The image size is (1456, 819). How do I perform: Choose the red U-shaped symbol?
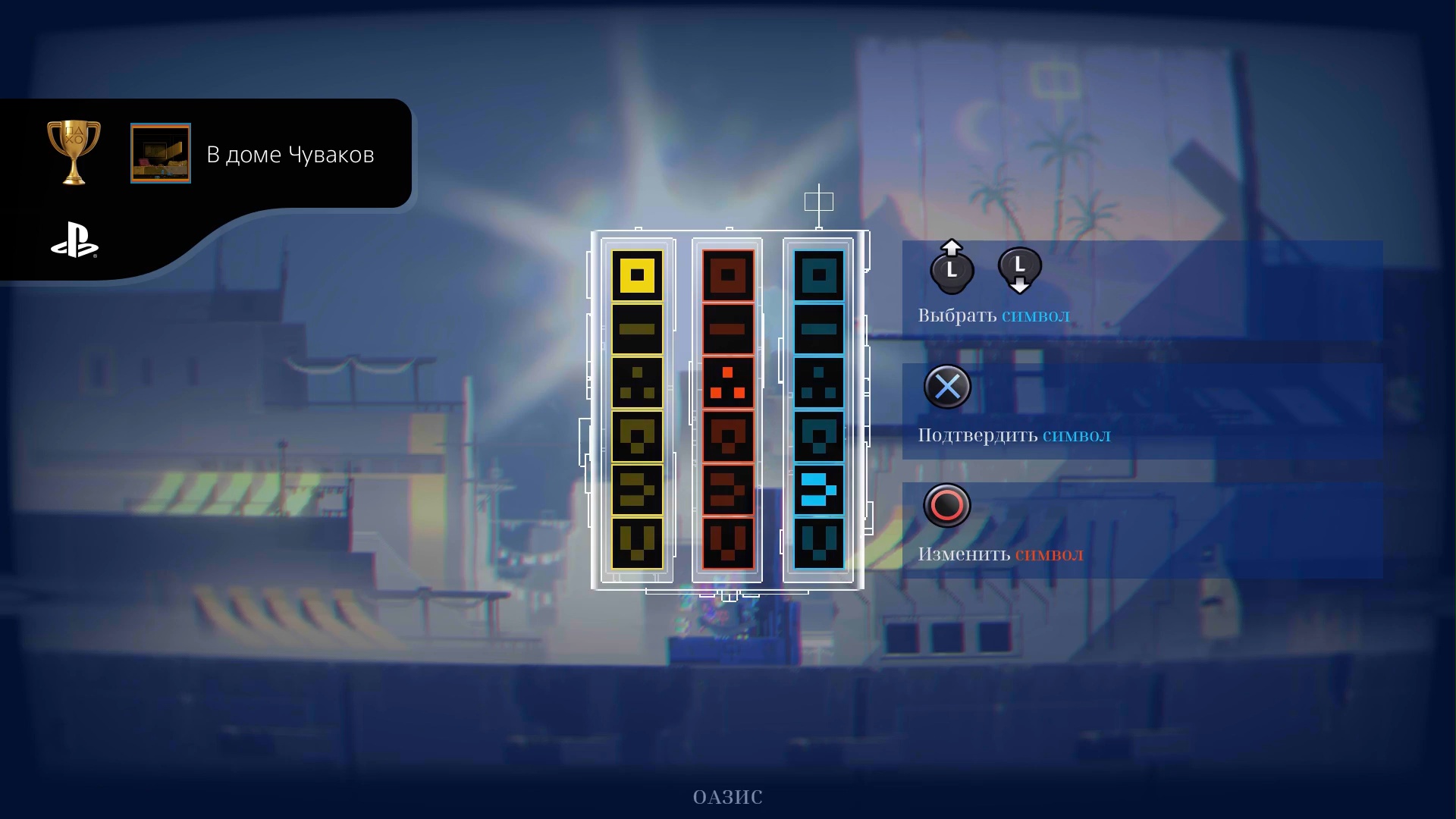point(728,543)
